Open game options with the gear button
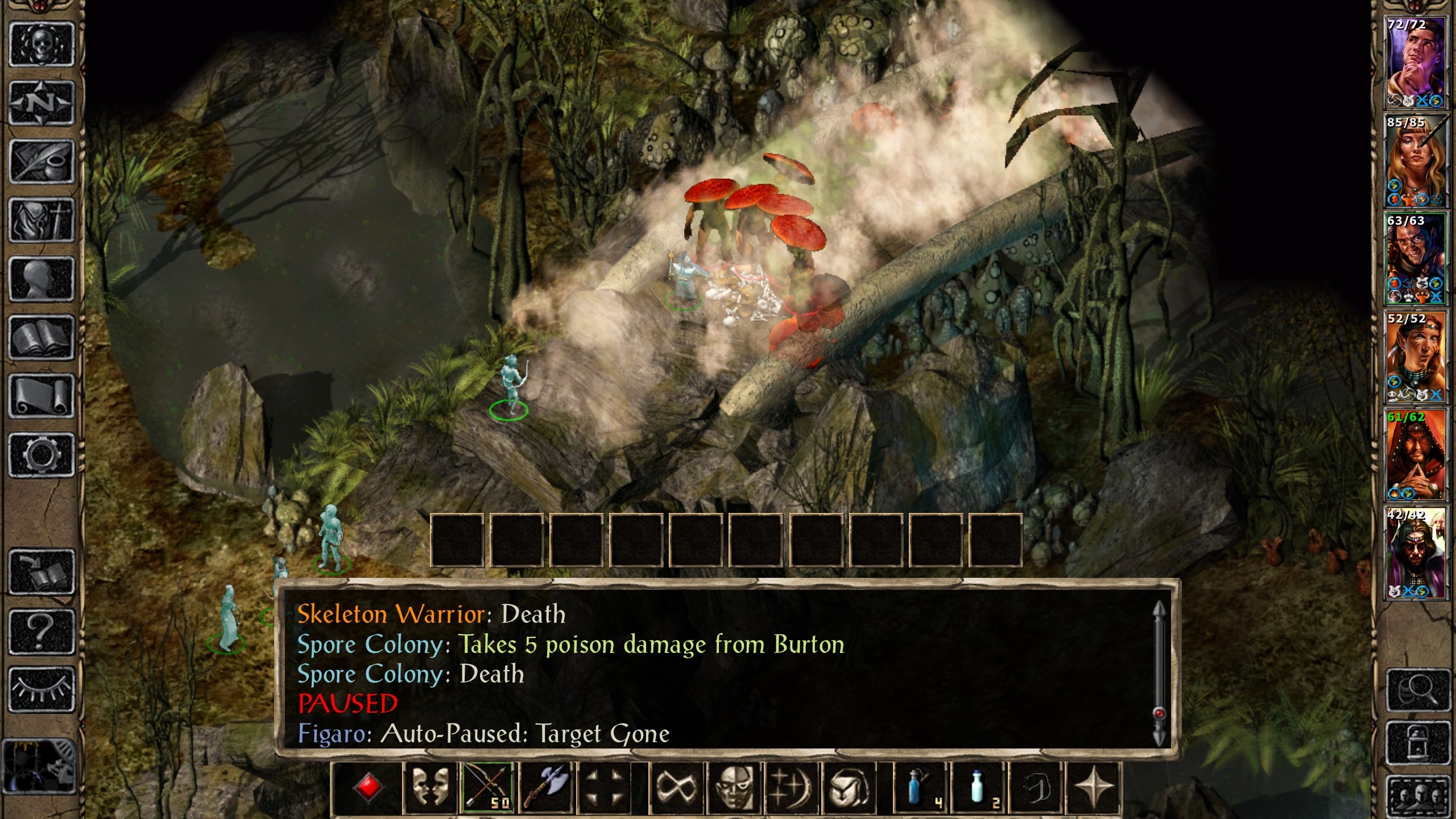This screenshot has width=1456, height=819. (x=41, y=454)
